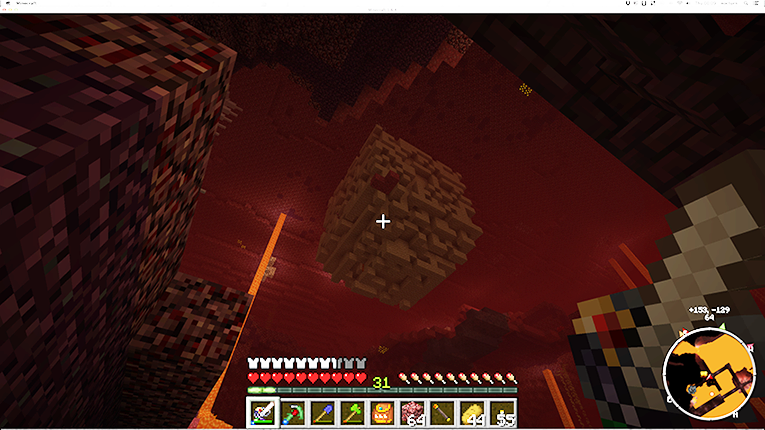The width and height of the screenshot is (765, 430).
Task: Select the yellow item stack of 44
Action: [x=473, y=412]
